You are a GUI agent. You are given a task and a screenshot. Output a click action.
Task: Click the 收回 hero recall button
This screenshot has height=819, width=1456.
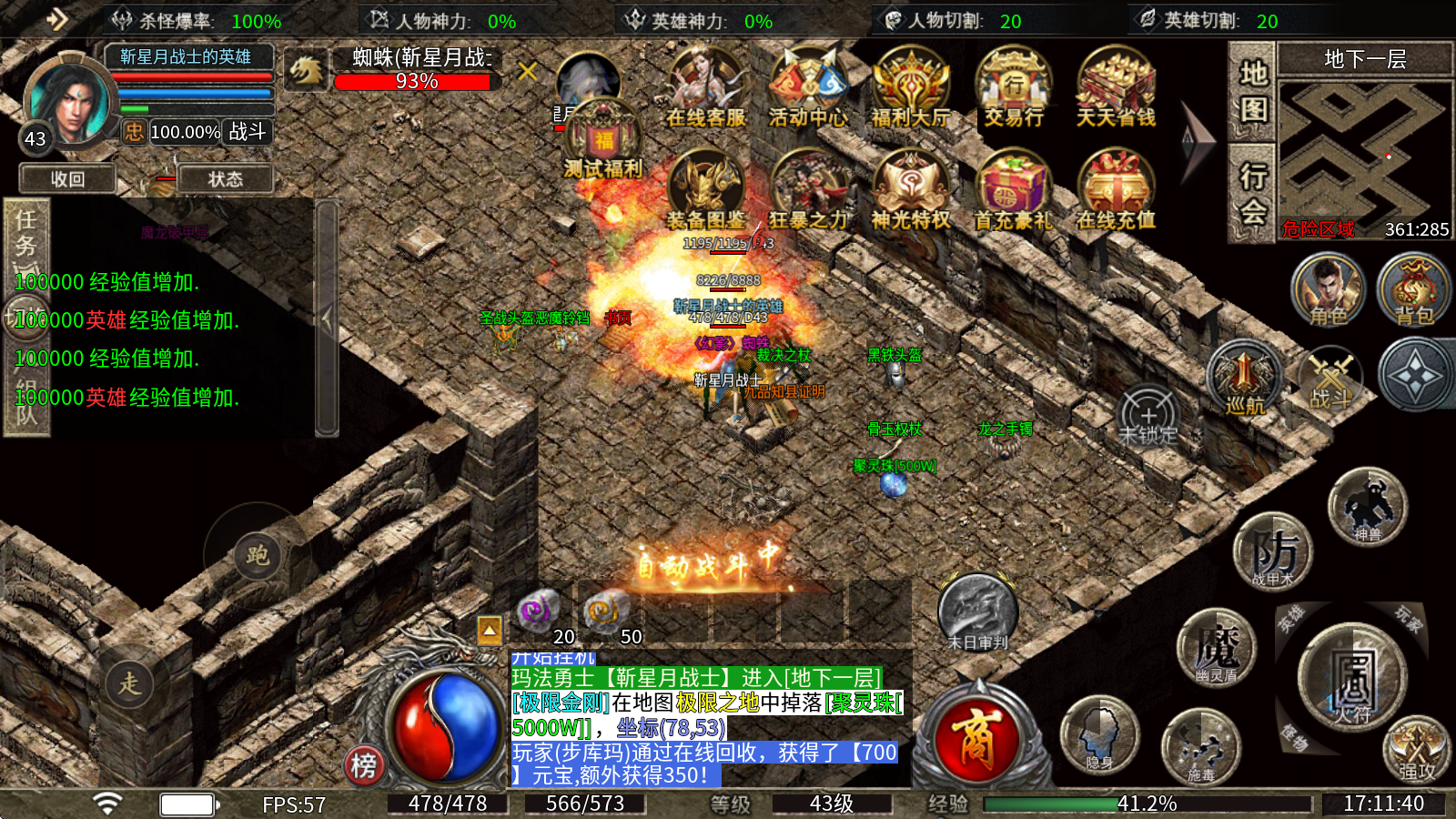(68, 179)
